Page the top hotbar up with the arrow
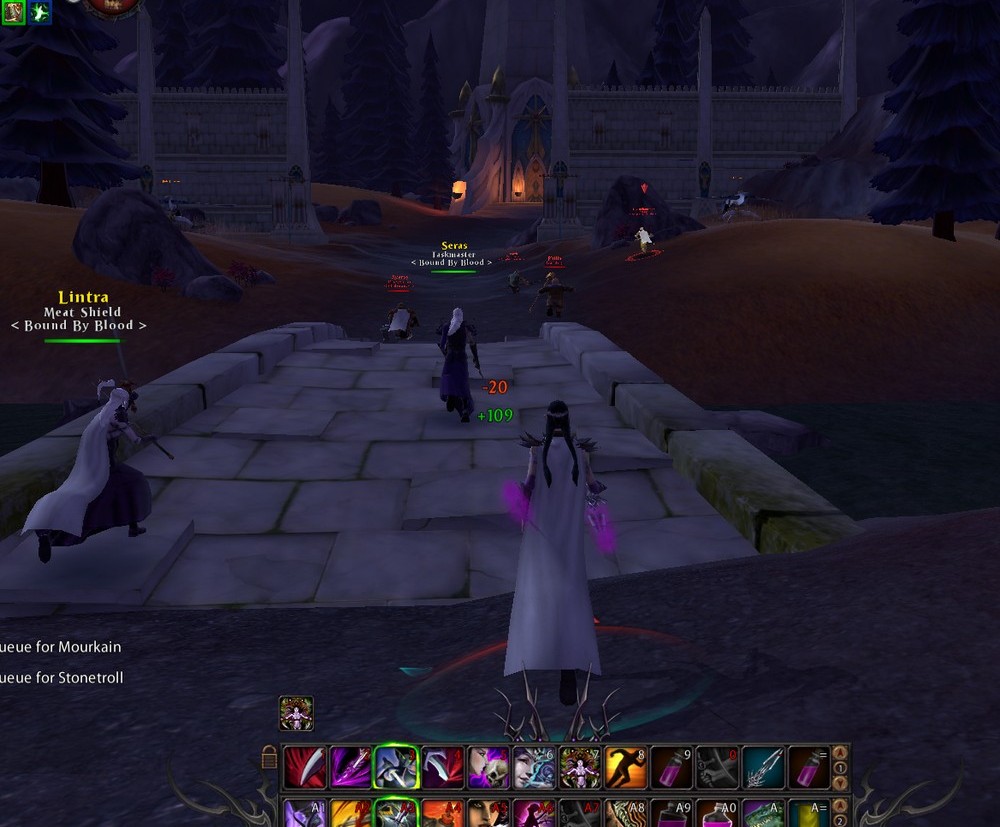Viewport: 1000px width, 827px height. click(x=841, y=754)
